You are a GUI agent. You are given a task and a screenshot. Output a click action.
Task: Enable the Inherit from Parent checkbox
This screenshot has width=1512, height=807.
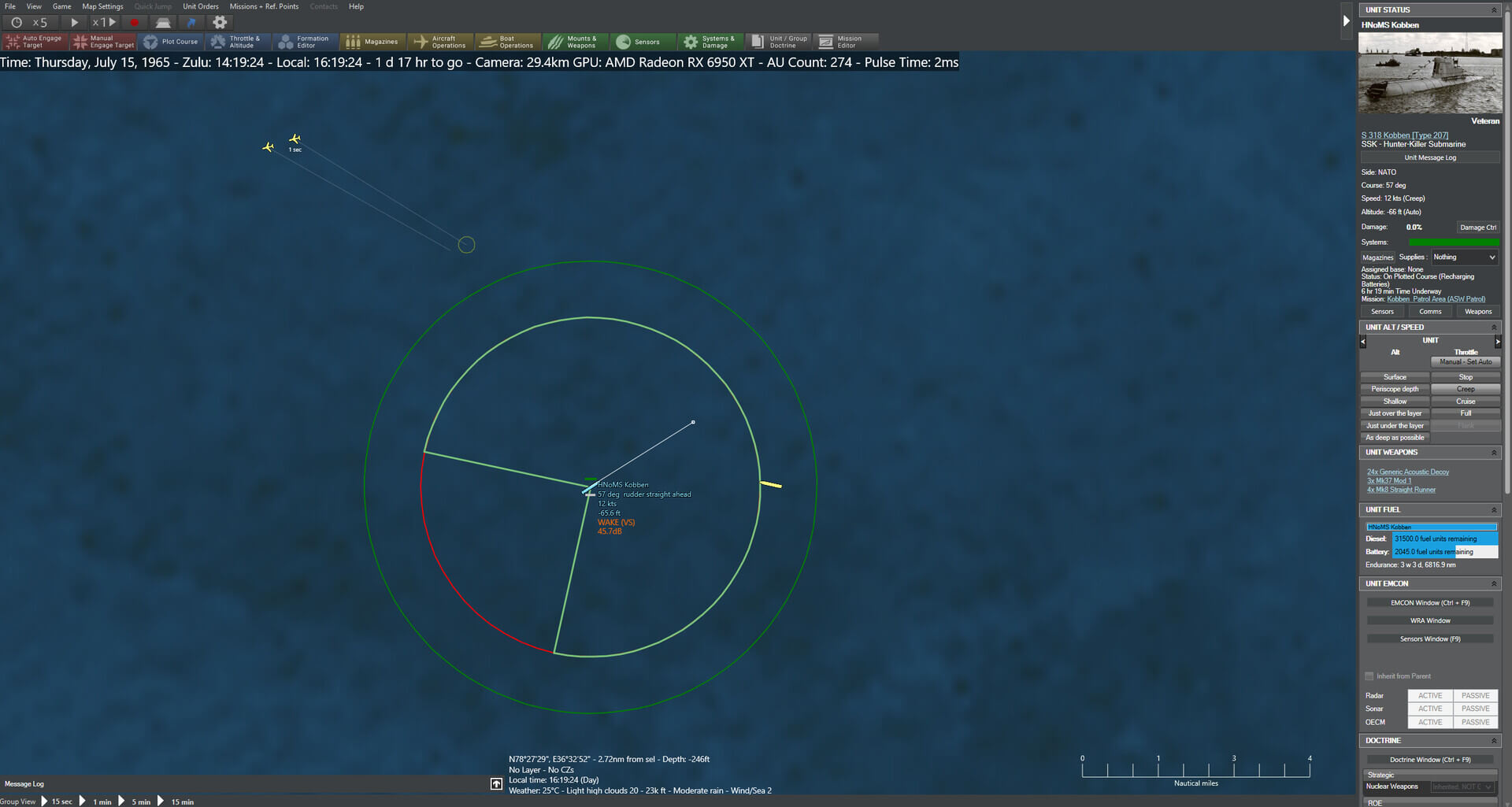(1369, 676)
